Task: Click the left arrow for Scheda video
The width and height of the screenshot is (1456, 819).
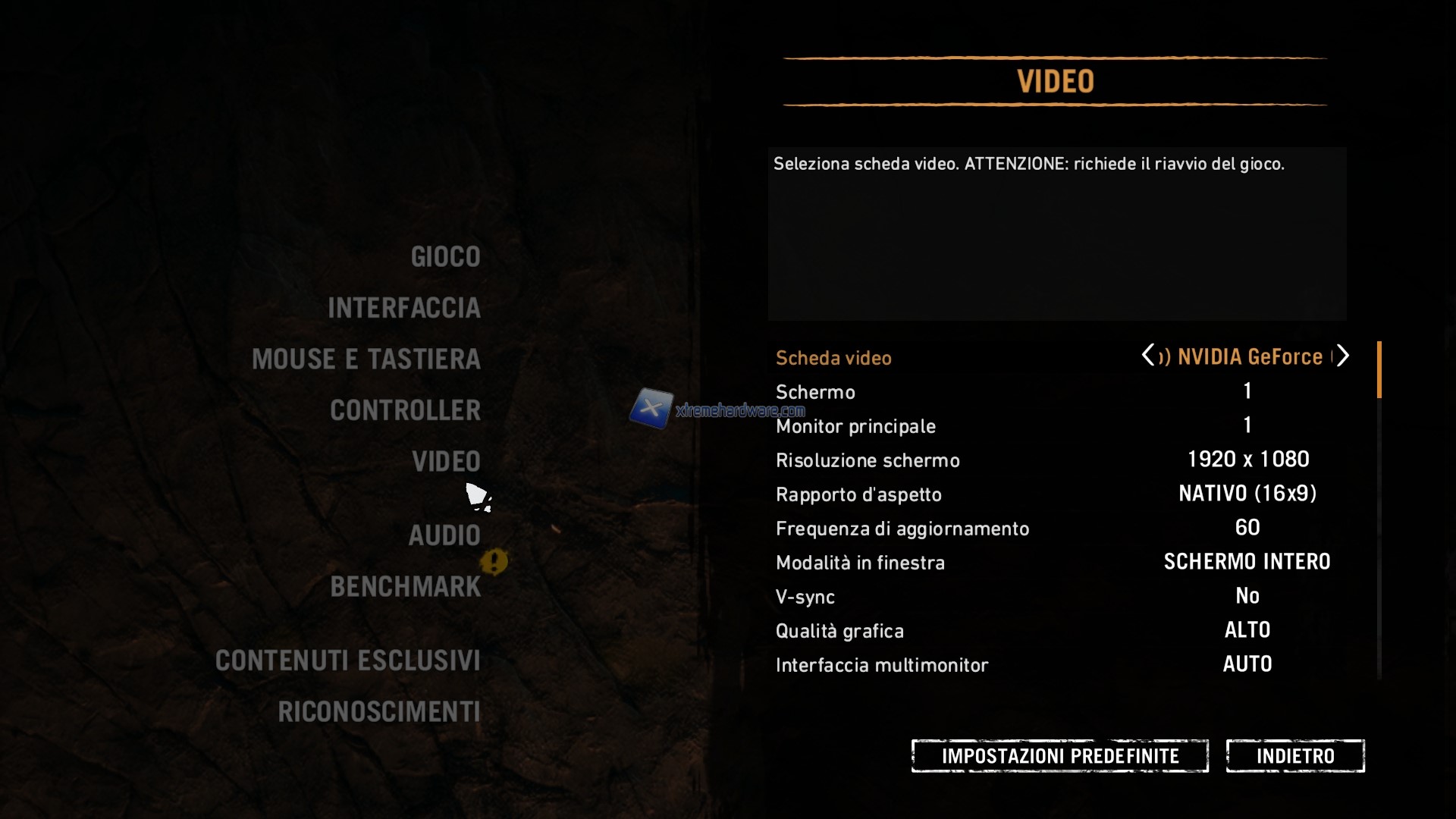Action: point(1147,355)
